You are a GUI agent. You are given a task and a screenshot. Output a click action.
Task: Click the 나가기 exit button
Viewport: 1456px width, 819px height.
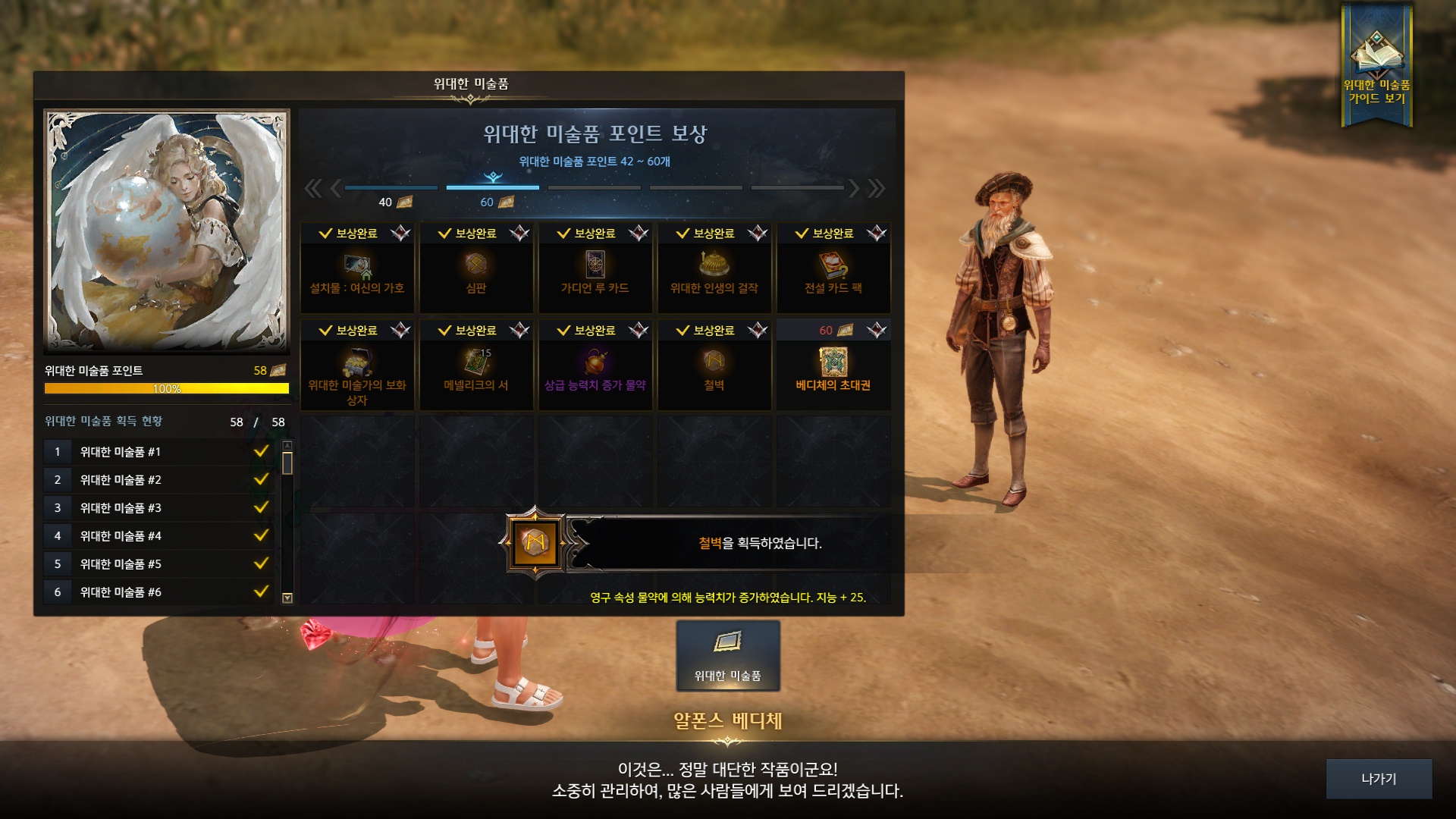[1378, 779]
